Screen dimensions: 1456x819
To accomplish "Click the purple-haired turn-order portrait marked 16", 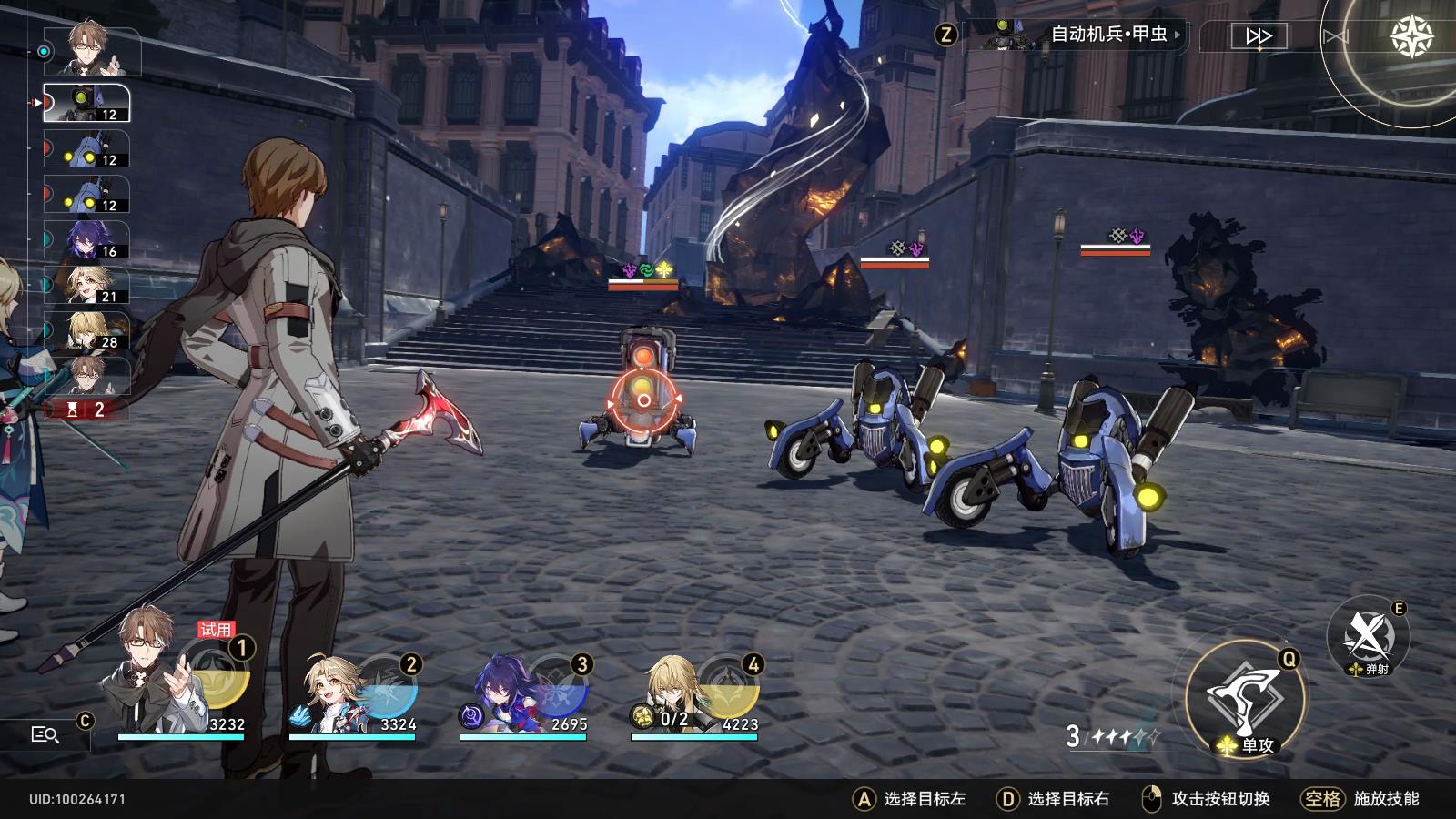I will 88,240.
